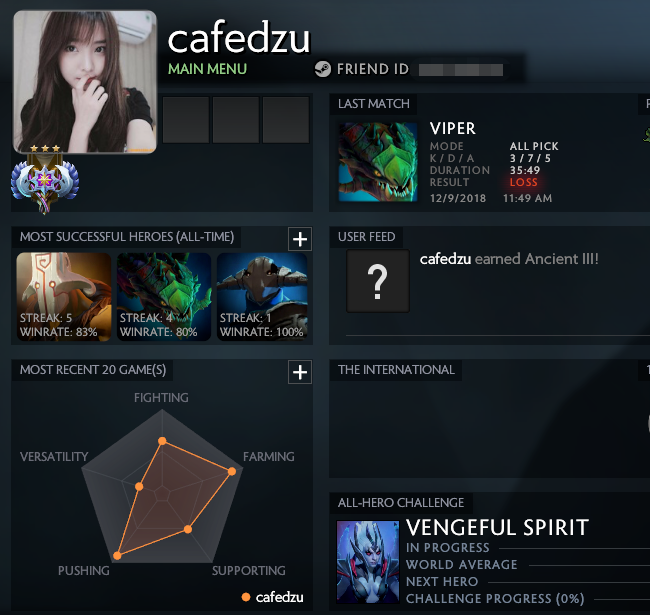Select the Invoker successful hero card

[x=64, y=296]
